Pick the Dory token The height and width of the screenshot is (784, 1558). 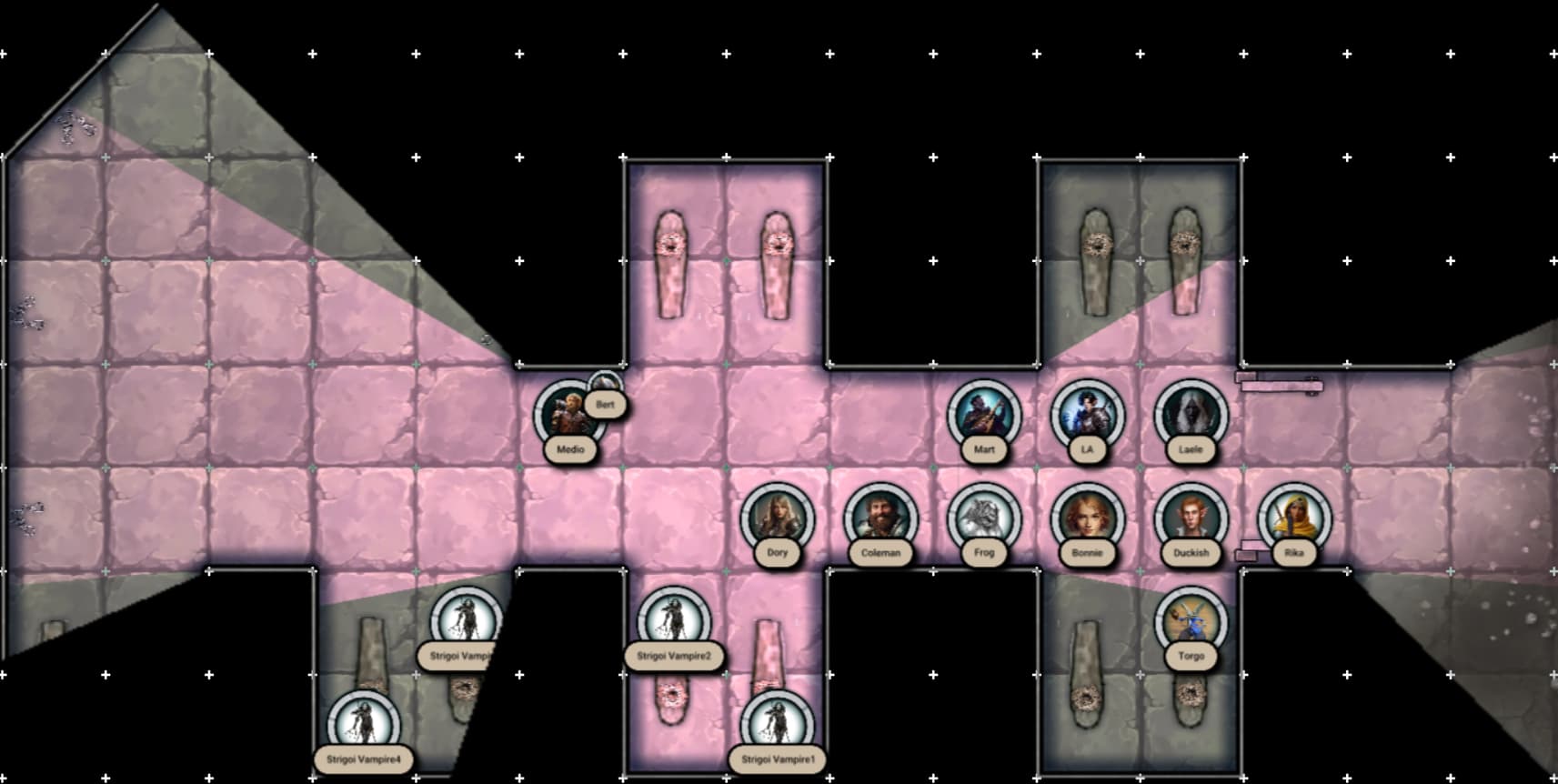pos(777,518)
